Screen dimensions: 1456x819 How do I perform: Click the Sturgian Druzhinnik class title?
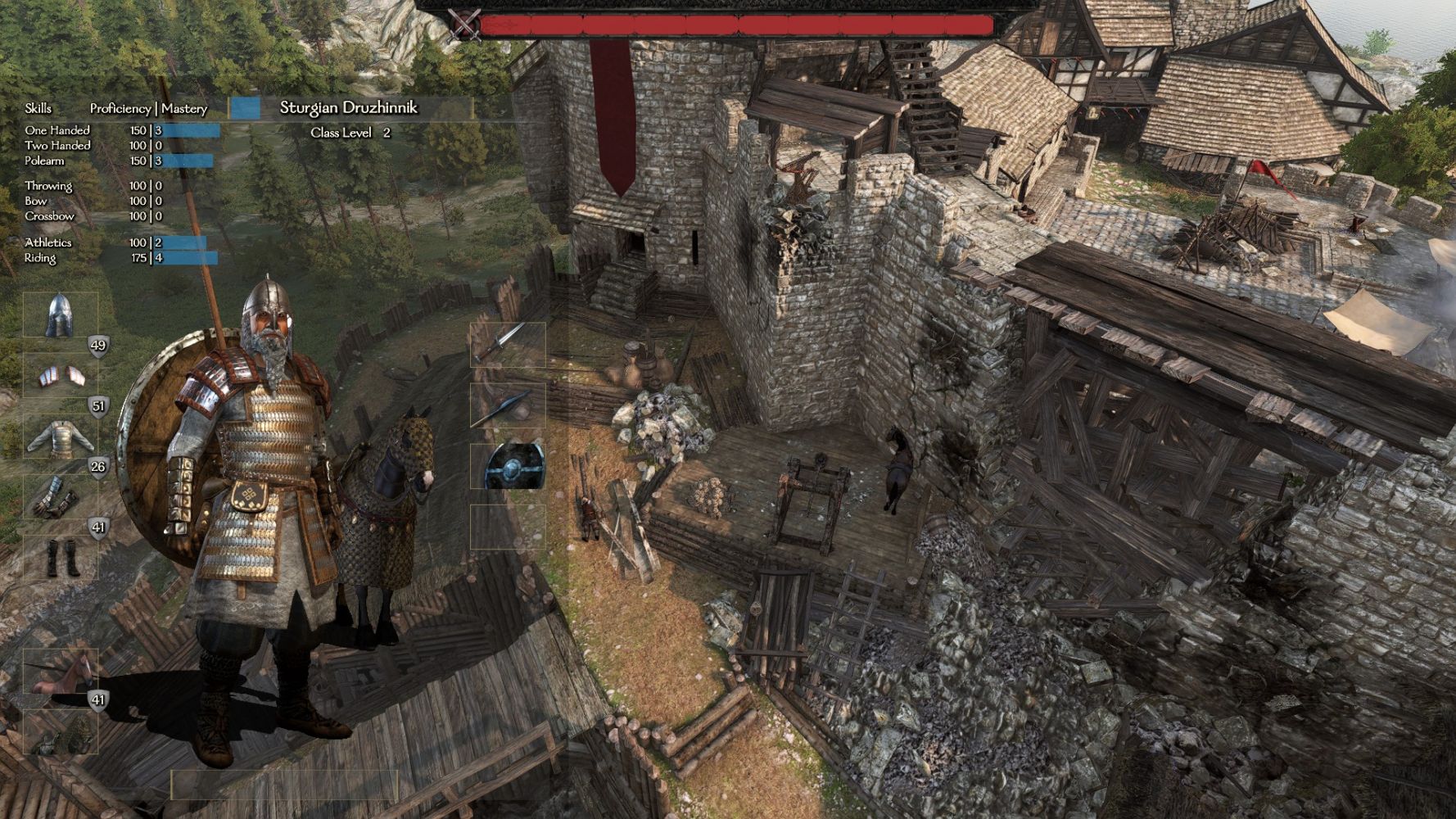pyautogui.click(x=349, y=108)
